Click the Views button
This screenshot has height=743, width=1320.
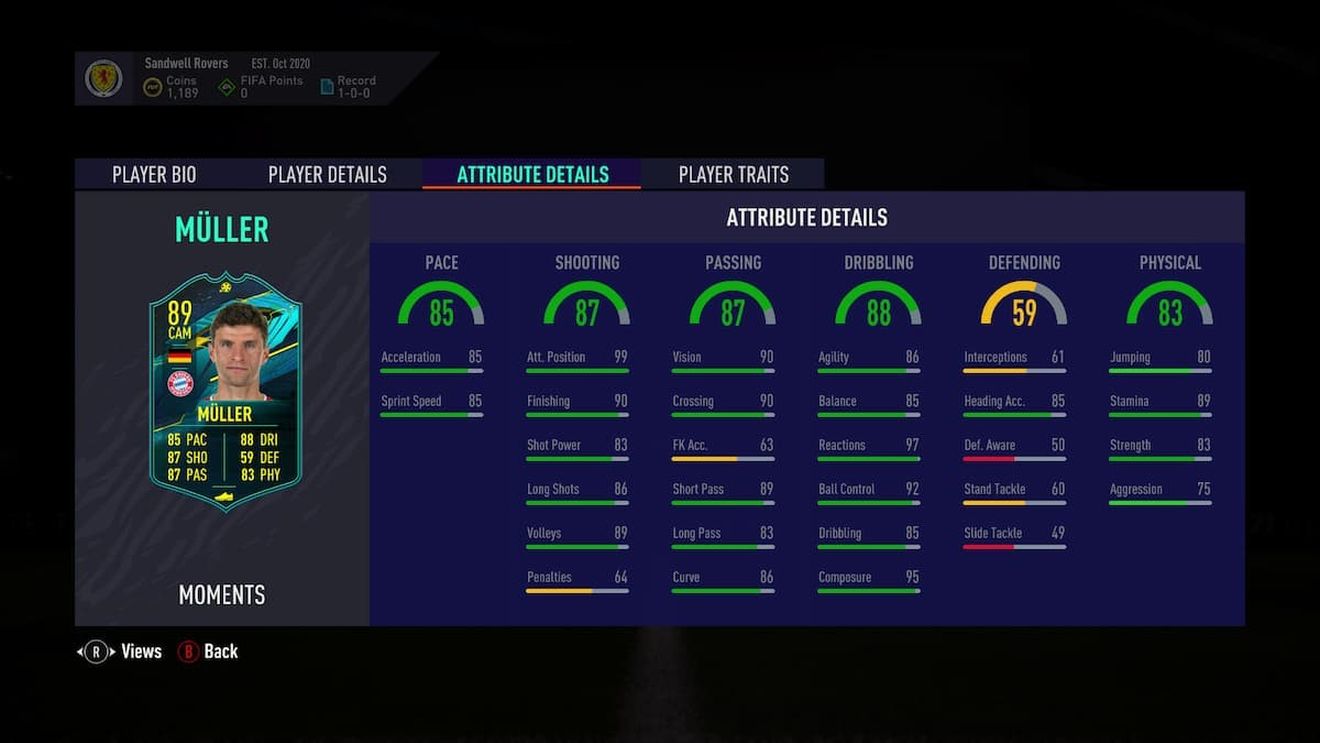140,651
